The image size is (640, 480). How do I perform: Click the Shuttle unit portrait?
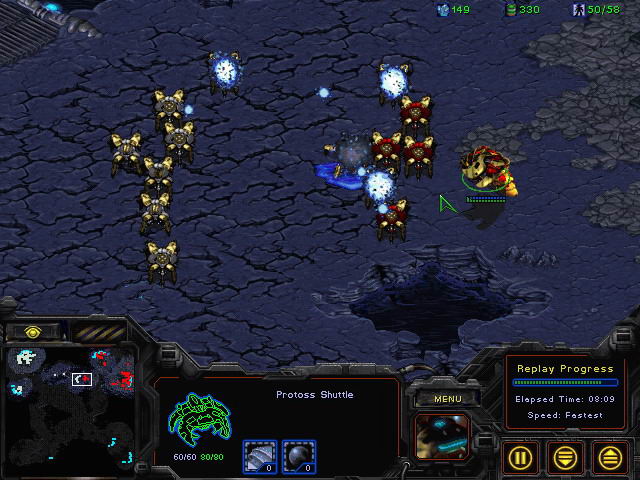click(441, 436)
